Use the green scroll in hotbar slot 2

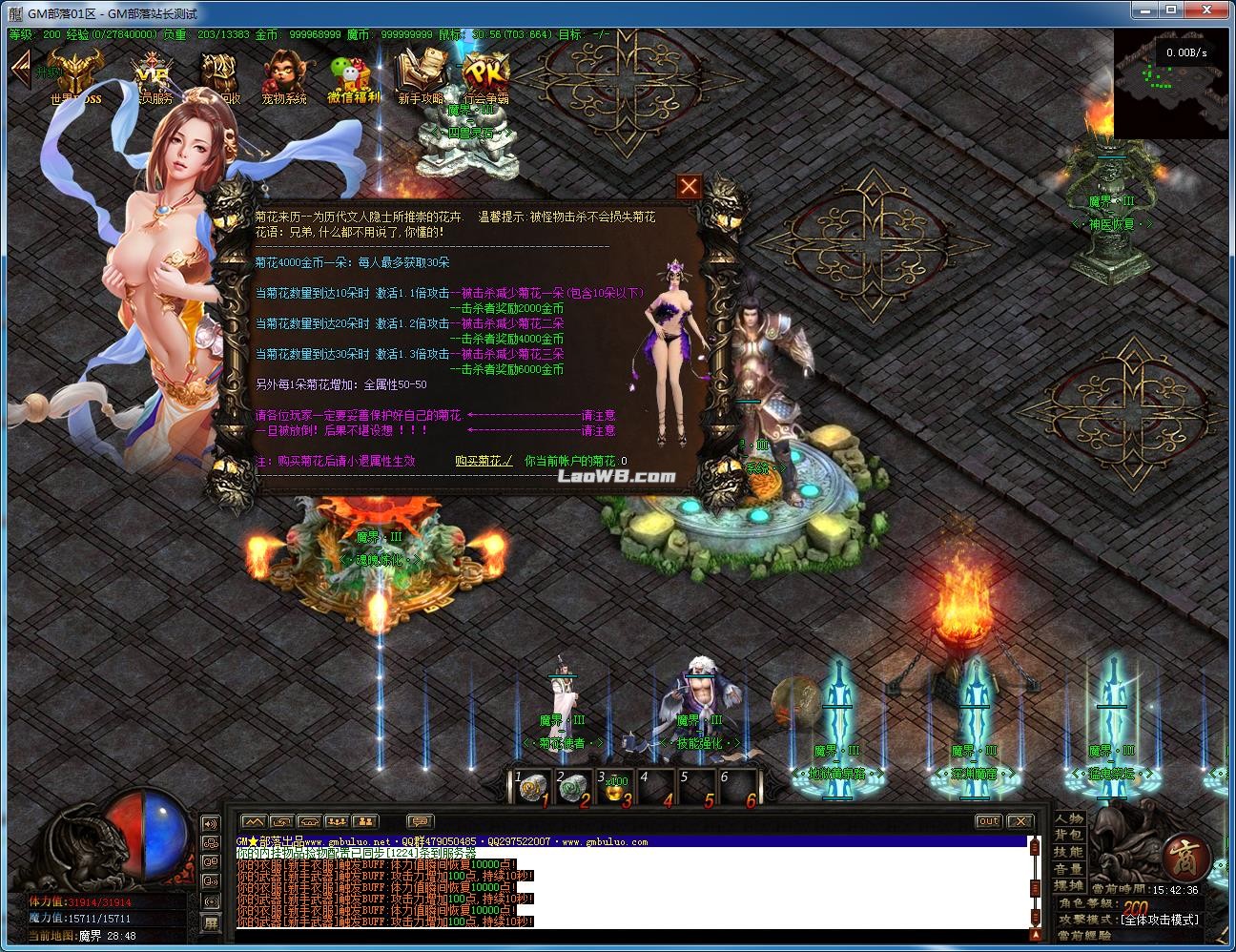click(572, 787)
